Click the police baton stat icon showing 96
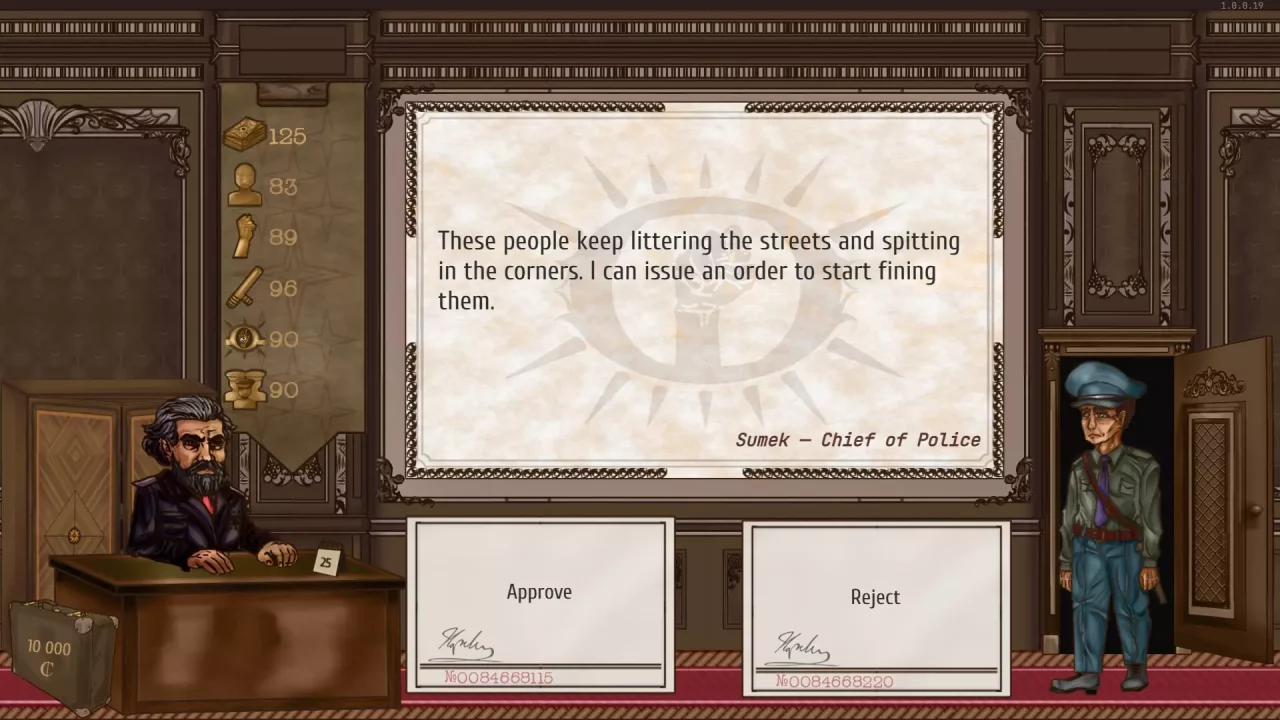This screenshot has width=1280, height=720. pyautogui.click(x=243, y=288)
